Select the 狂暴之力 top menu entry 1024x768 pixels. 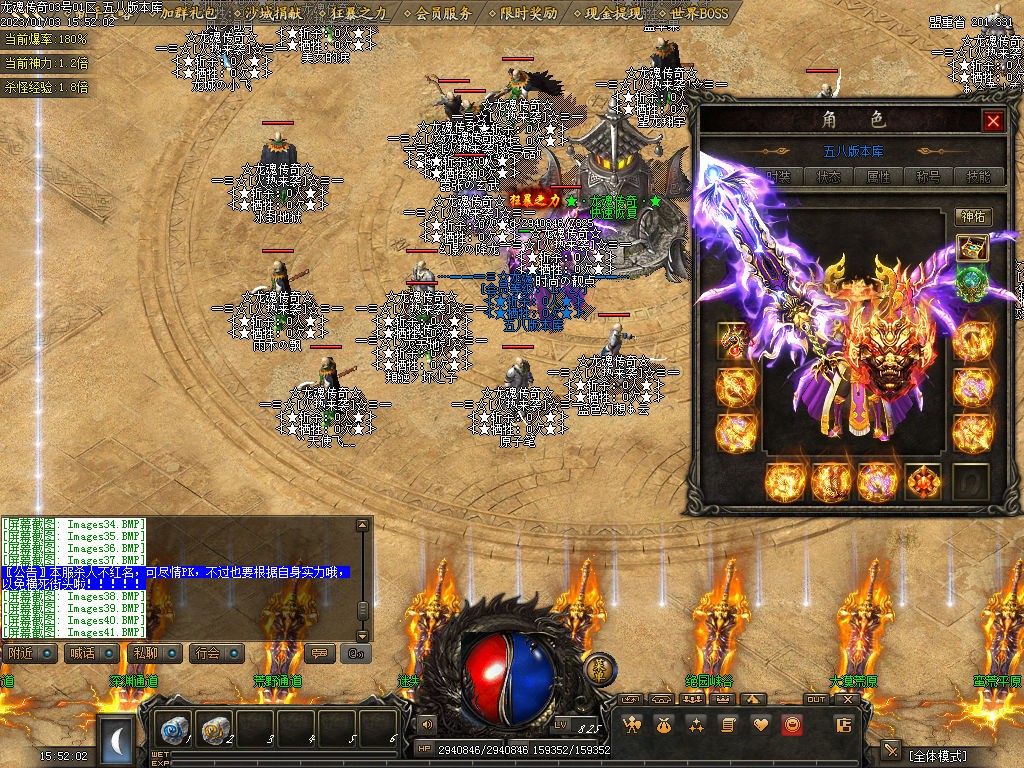click(357, 14)
